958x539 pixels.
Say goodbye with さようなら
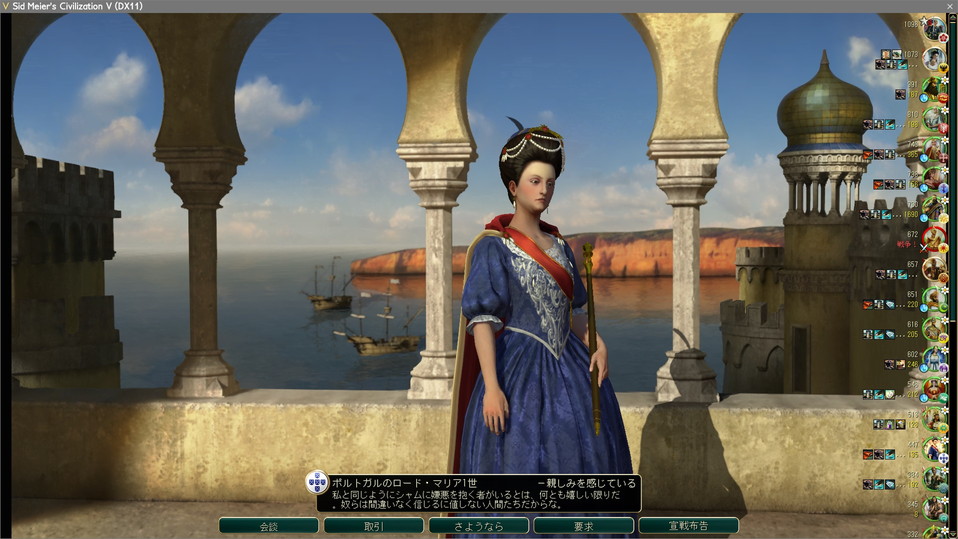pyautogui.click(x=478, y=525)
